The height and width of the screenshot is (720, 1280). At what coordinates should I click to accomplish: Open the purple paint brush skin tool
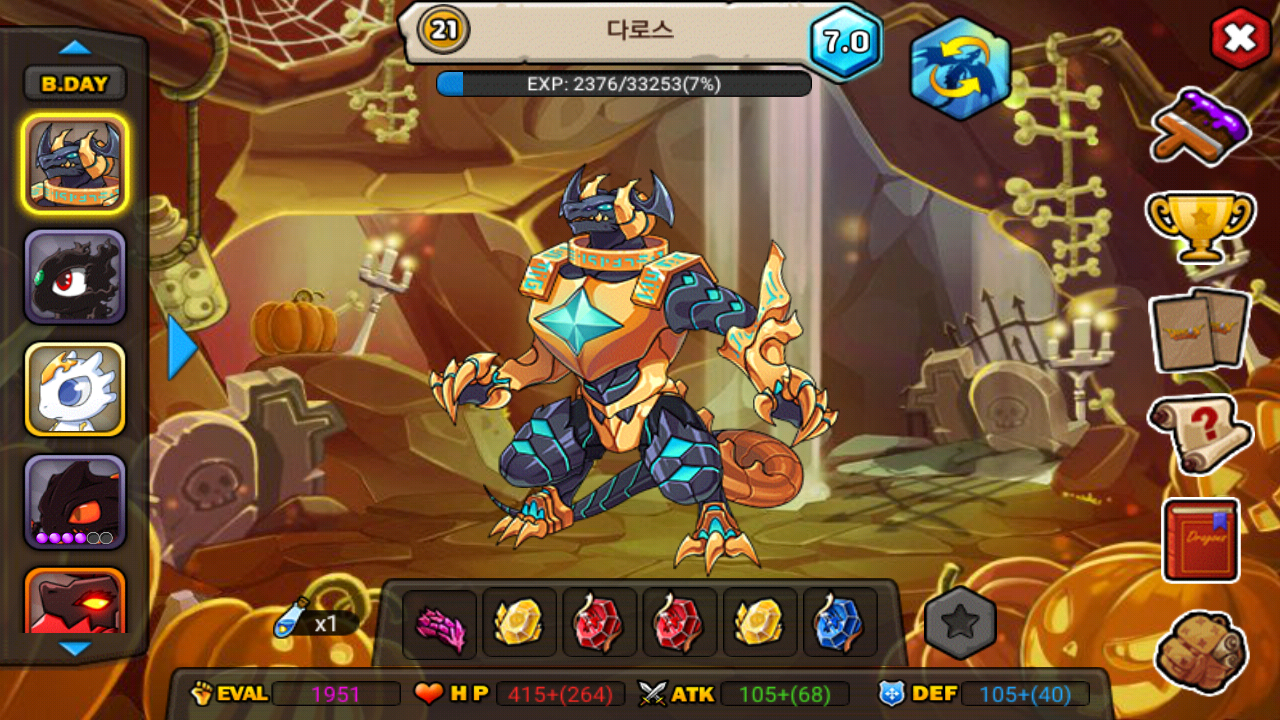pos(1200,126)
